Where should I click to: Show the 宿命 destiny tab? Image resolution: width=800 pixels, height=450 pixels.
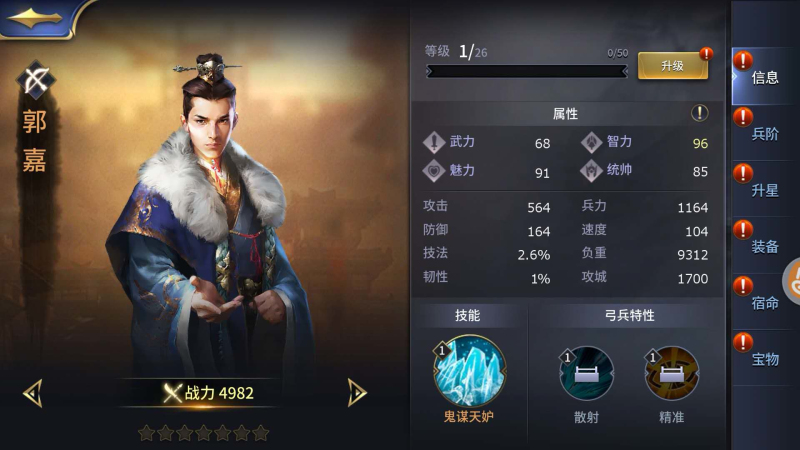pyautogui.click(x=764, y=302)
